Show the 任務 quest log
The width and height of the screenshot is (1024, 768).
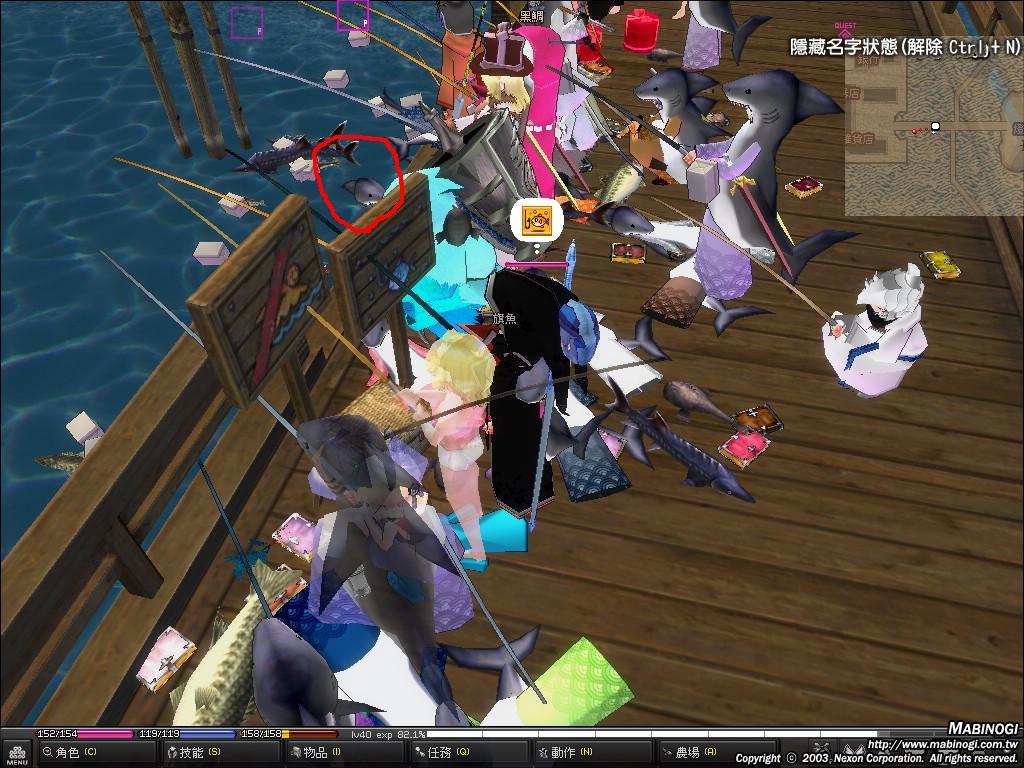(446, 752)
